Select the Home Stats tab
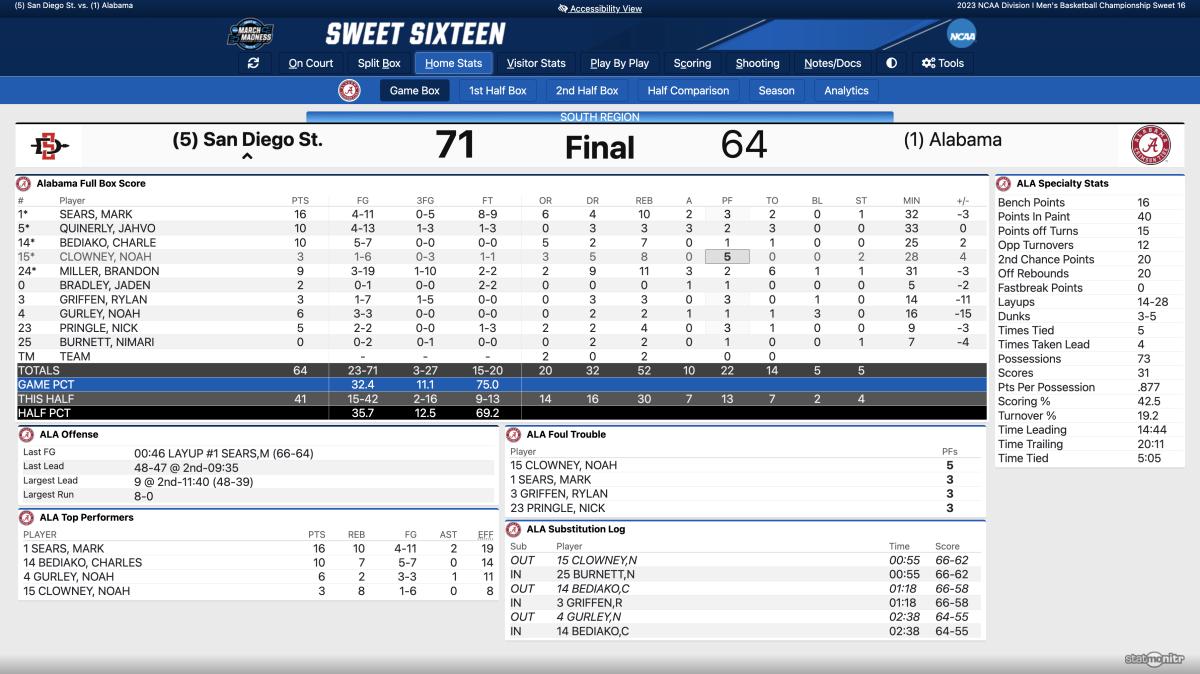 click(x=453, y=63)
